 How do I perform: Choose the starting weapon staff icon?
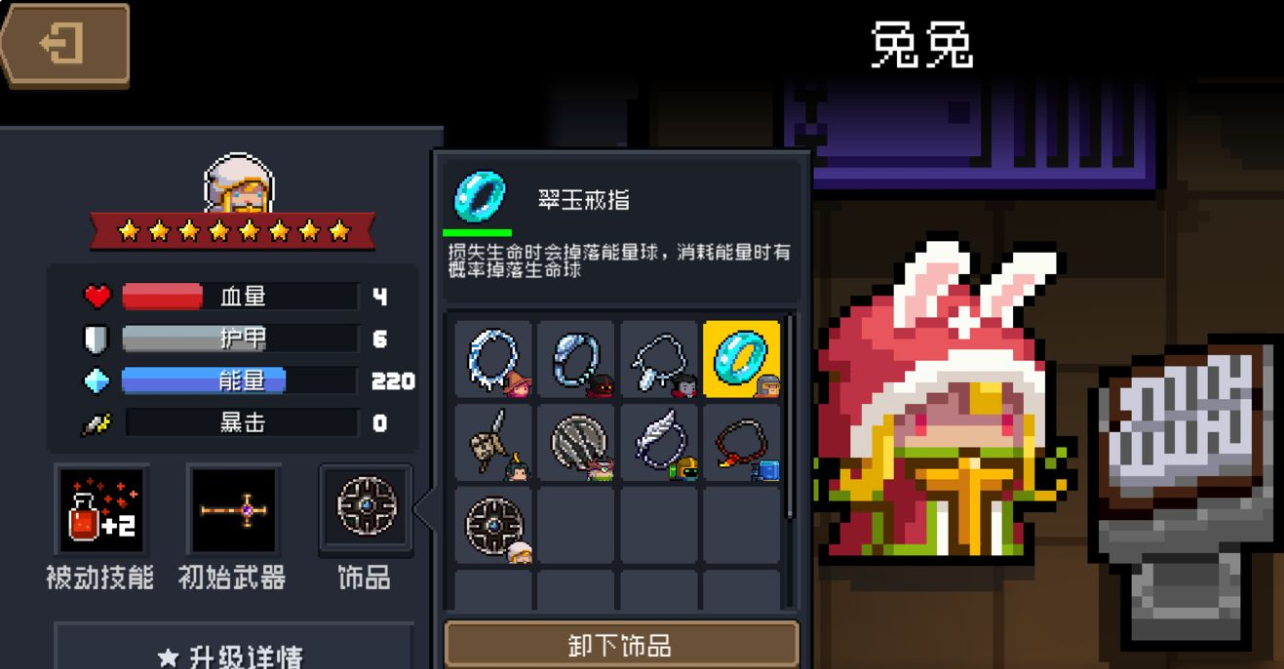coord(232,509)
